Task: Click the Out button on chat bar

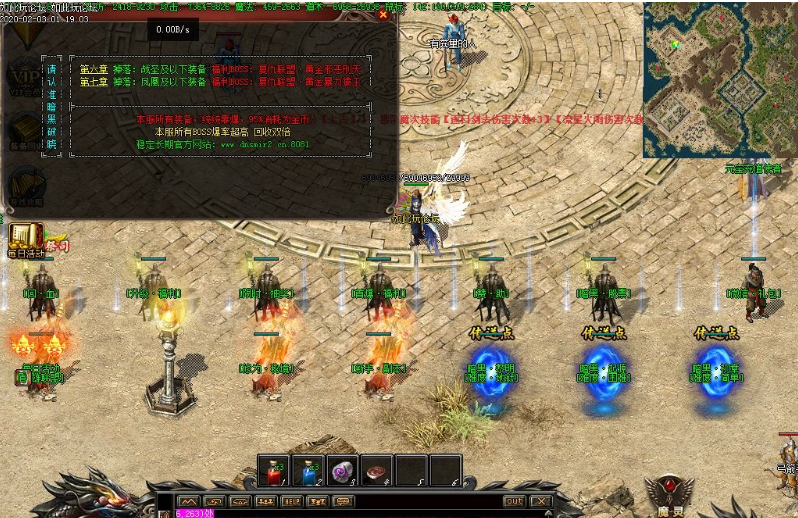Action: [514, 501]
